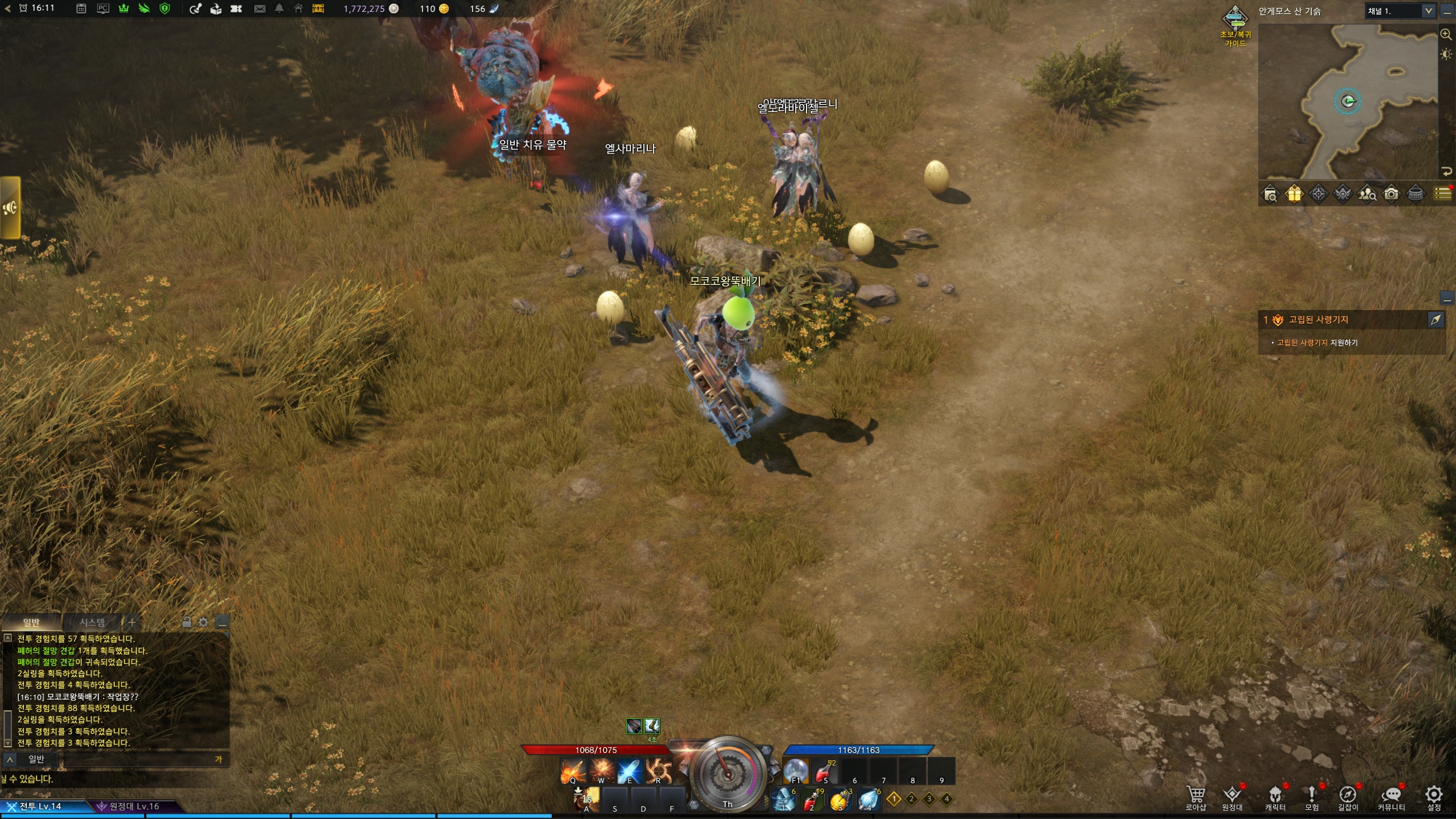Open the 채널 1 channel dropdown
The image size is (1456, 819).
point(1400,11)
